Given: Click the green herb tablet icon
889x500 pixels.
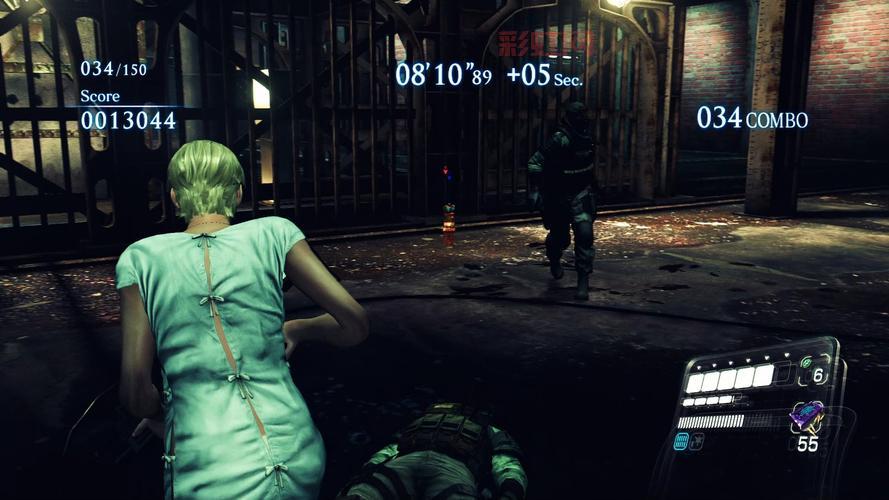Looking at the screenshot, I should pos(807,362).
